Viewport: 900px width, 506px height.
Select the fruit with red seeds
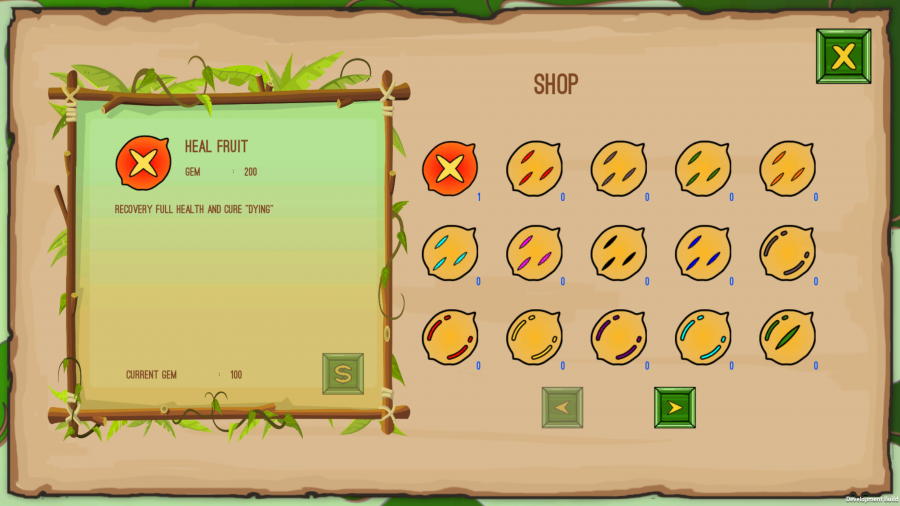point(534,168)
